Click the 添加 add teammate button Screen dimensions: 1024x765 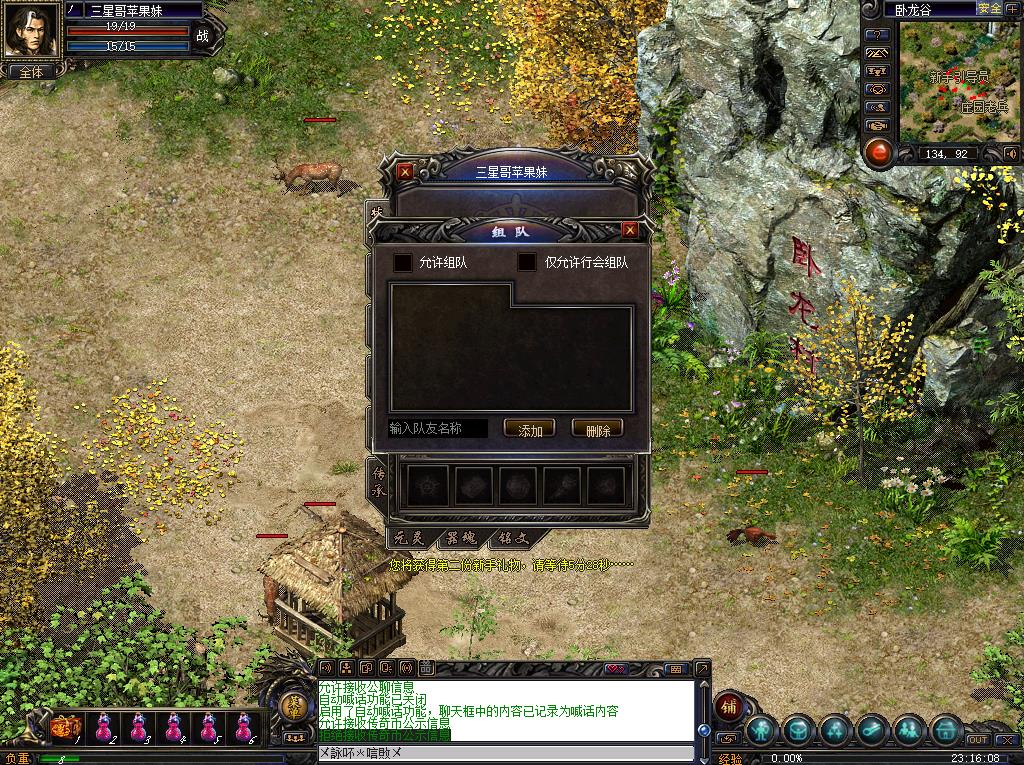[x=529, y=430]
